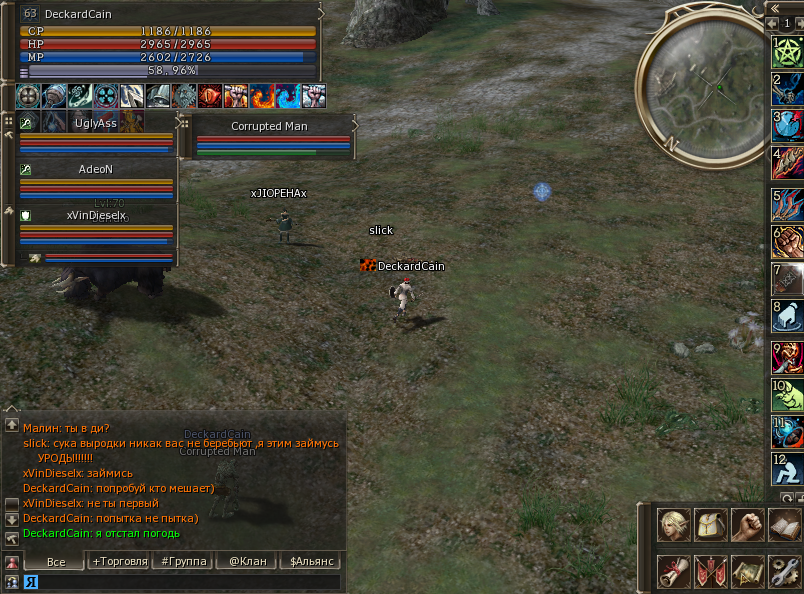Image resolution: width=804 pixels, height=594 pixels.
Task: Select the Все chat tab
Action: click(x=56, y=562)
